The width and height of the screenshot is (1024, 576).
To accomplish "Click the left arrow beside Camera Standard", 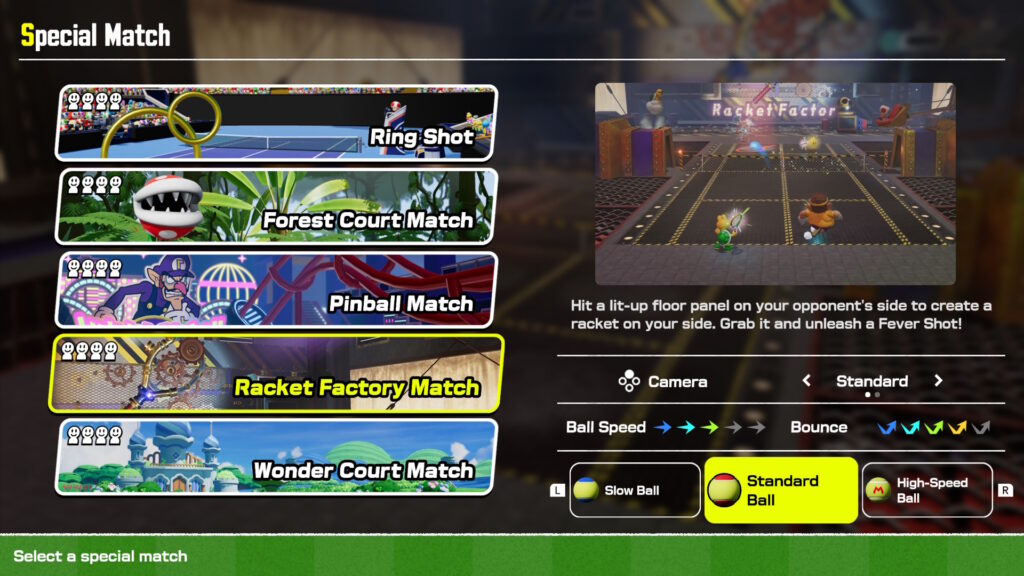I will 808,381.
